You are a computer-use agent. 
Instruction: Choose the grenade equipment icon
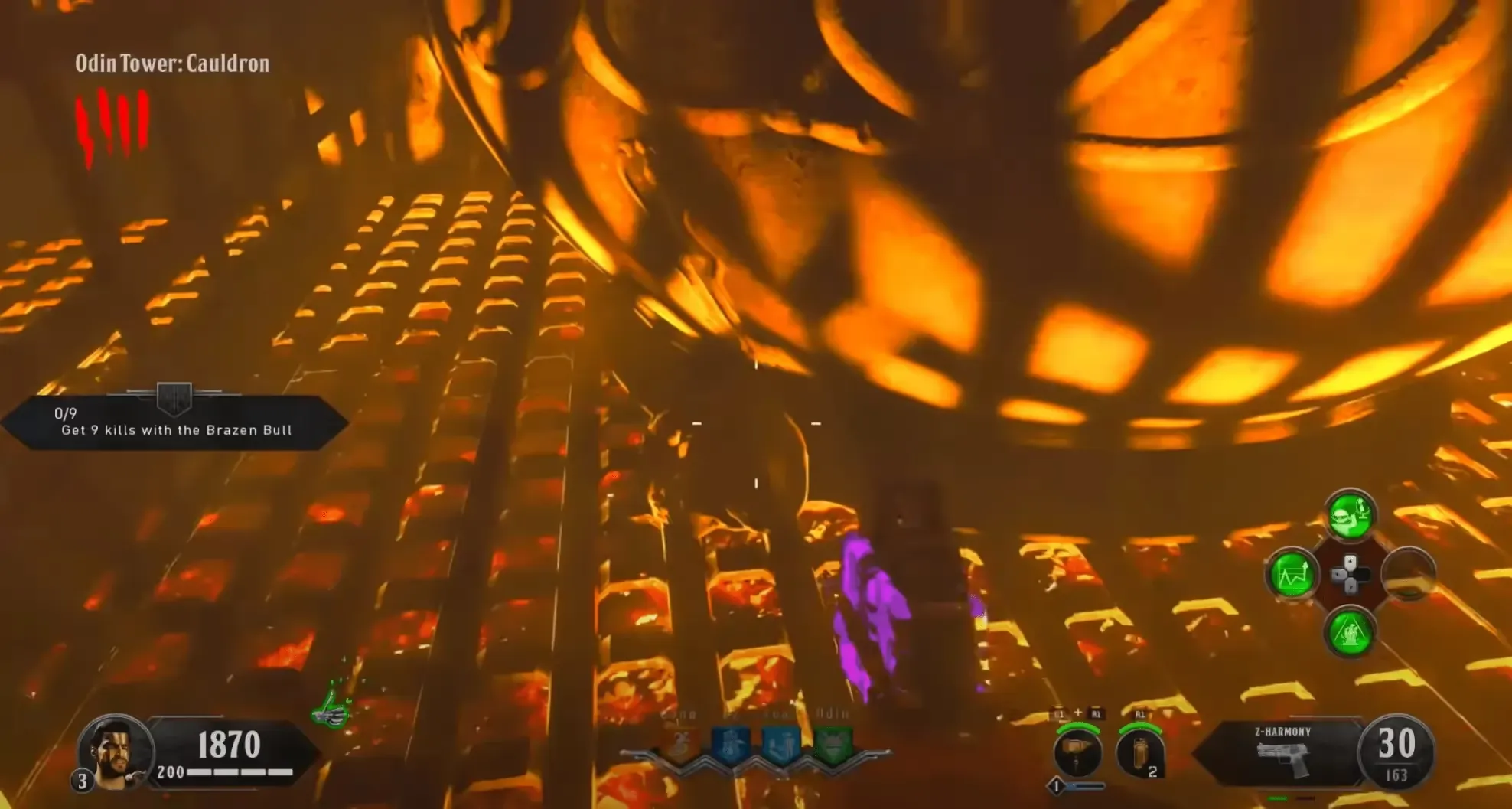tap(1139, 752)
